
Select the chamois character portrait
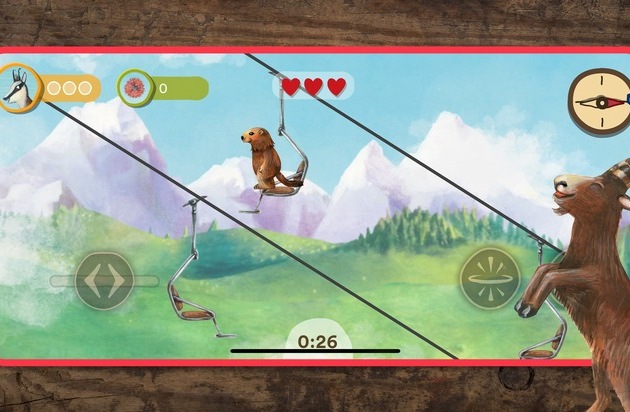(17, 88)
